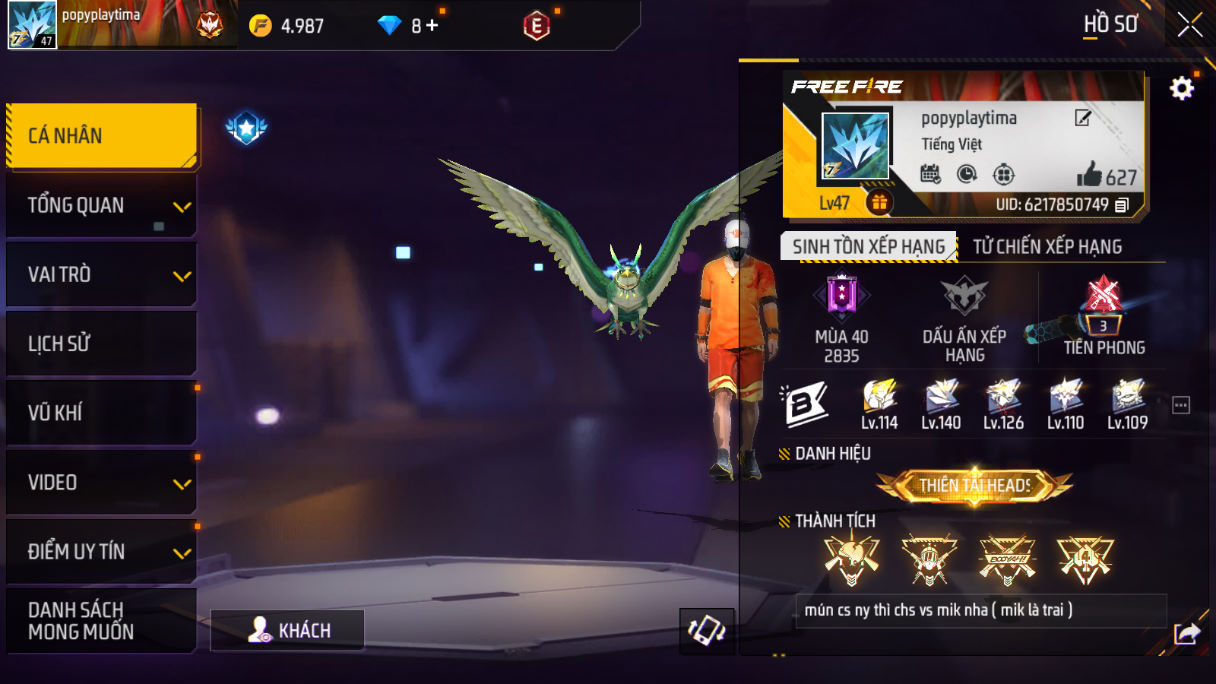Open DANH SÁCH MONG MUỐN wishlist
1216x684 pixels.
100,621
